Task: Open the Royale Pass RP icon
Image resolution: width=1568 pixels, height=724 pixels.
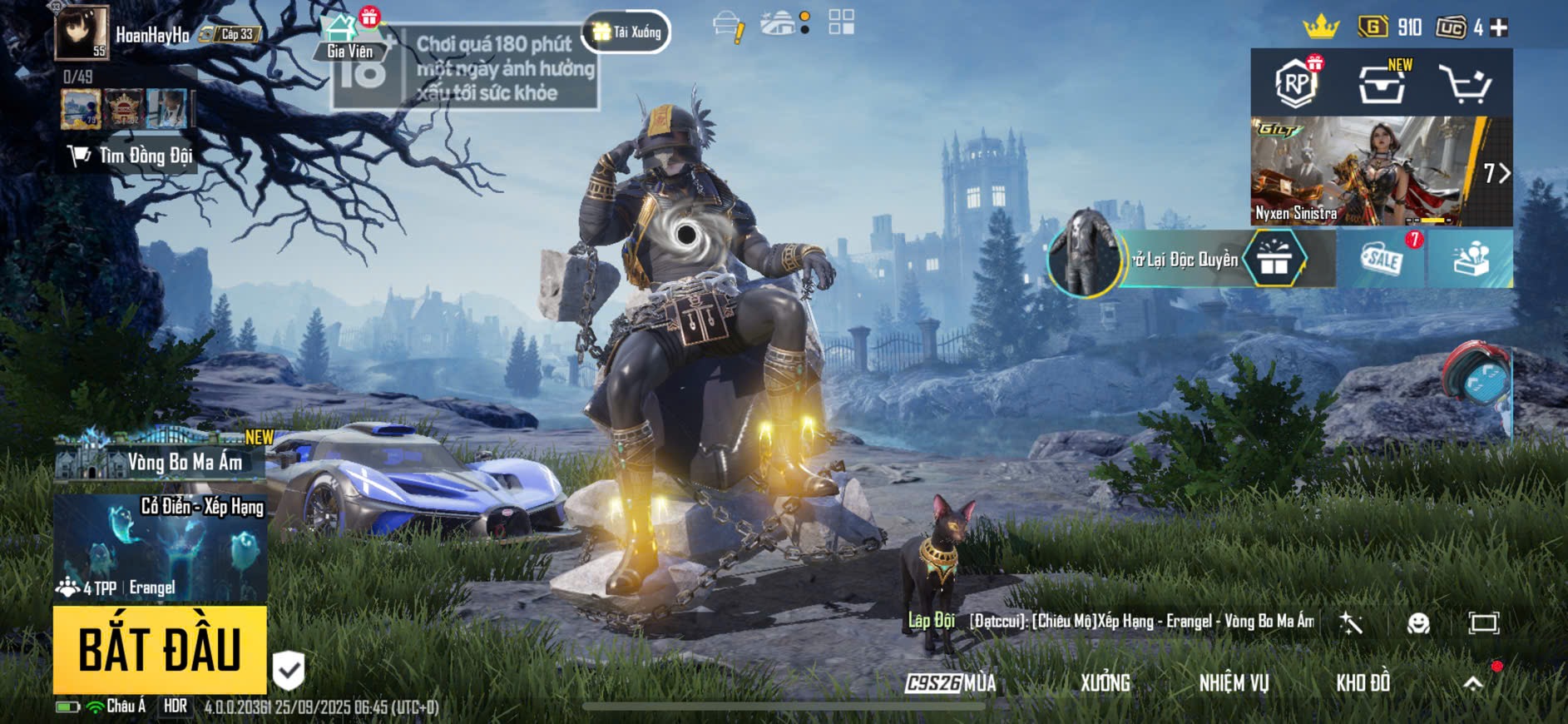Action: click(x=1296, y=82)
